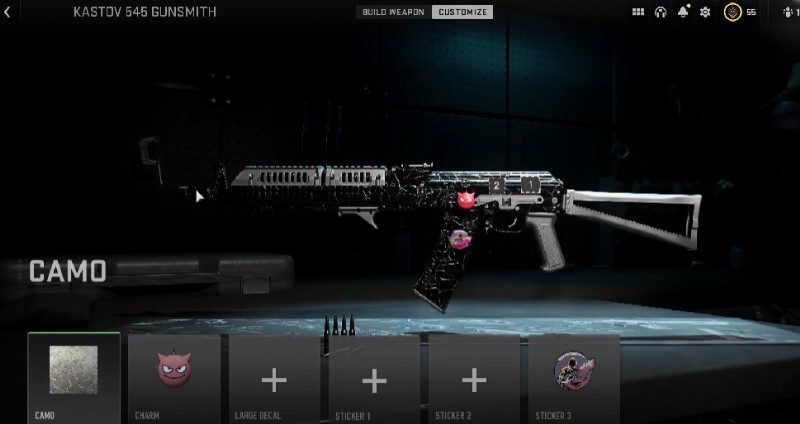Open the grid menu icon
The height and width of the screenshot is (424, 800).
point(639,12)
